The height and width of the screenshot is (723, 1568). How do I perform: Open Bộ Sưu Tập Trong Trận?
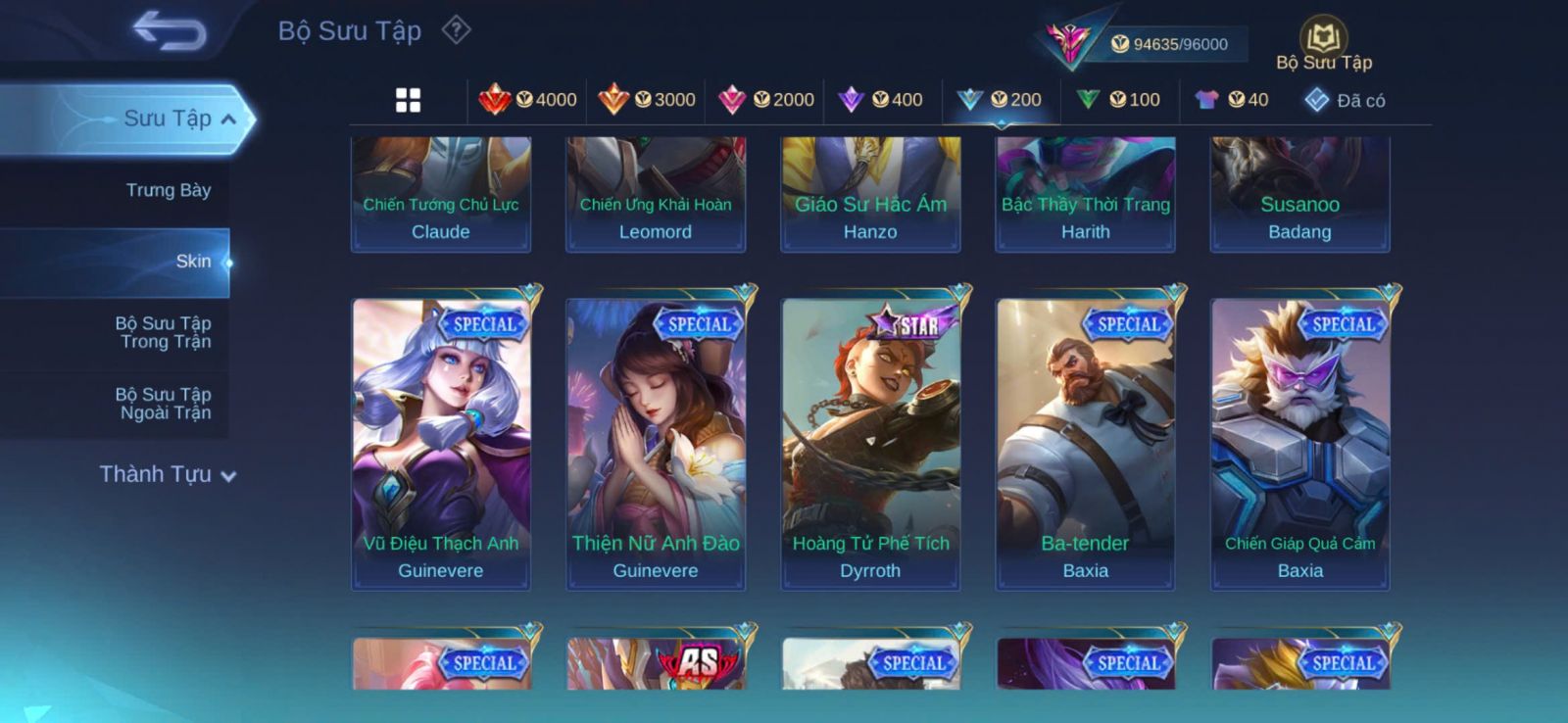[x=165, y=332]
